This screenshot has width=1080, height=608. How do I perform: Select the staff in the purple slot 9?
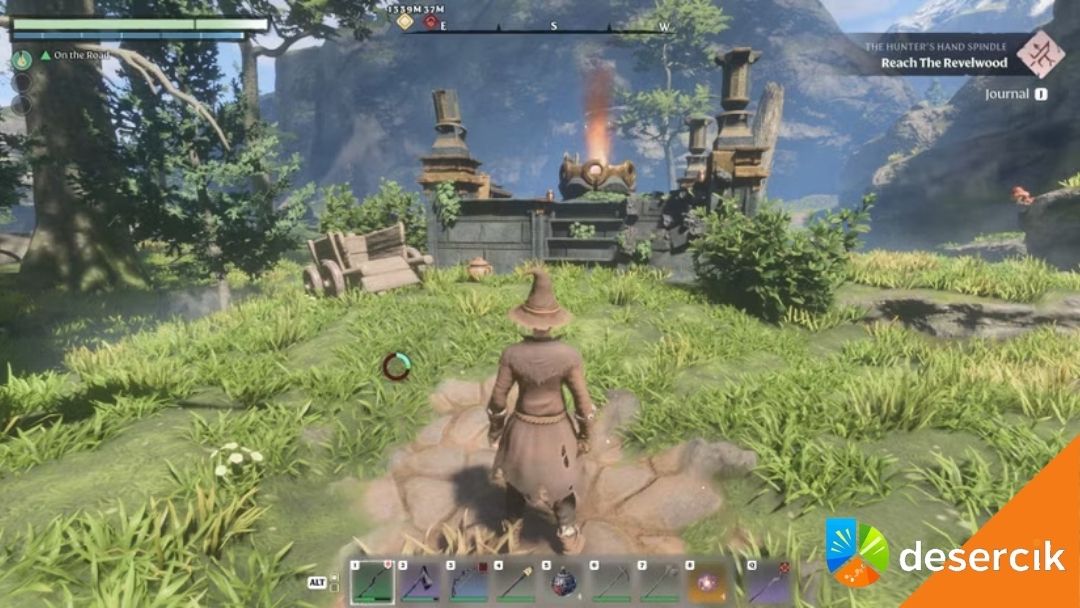pos(767,581)
